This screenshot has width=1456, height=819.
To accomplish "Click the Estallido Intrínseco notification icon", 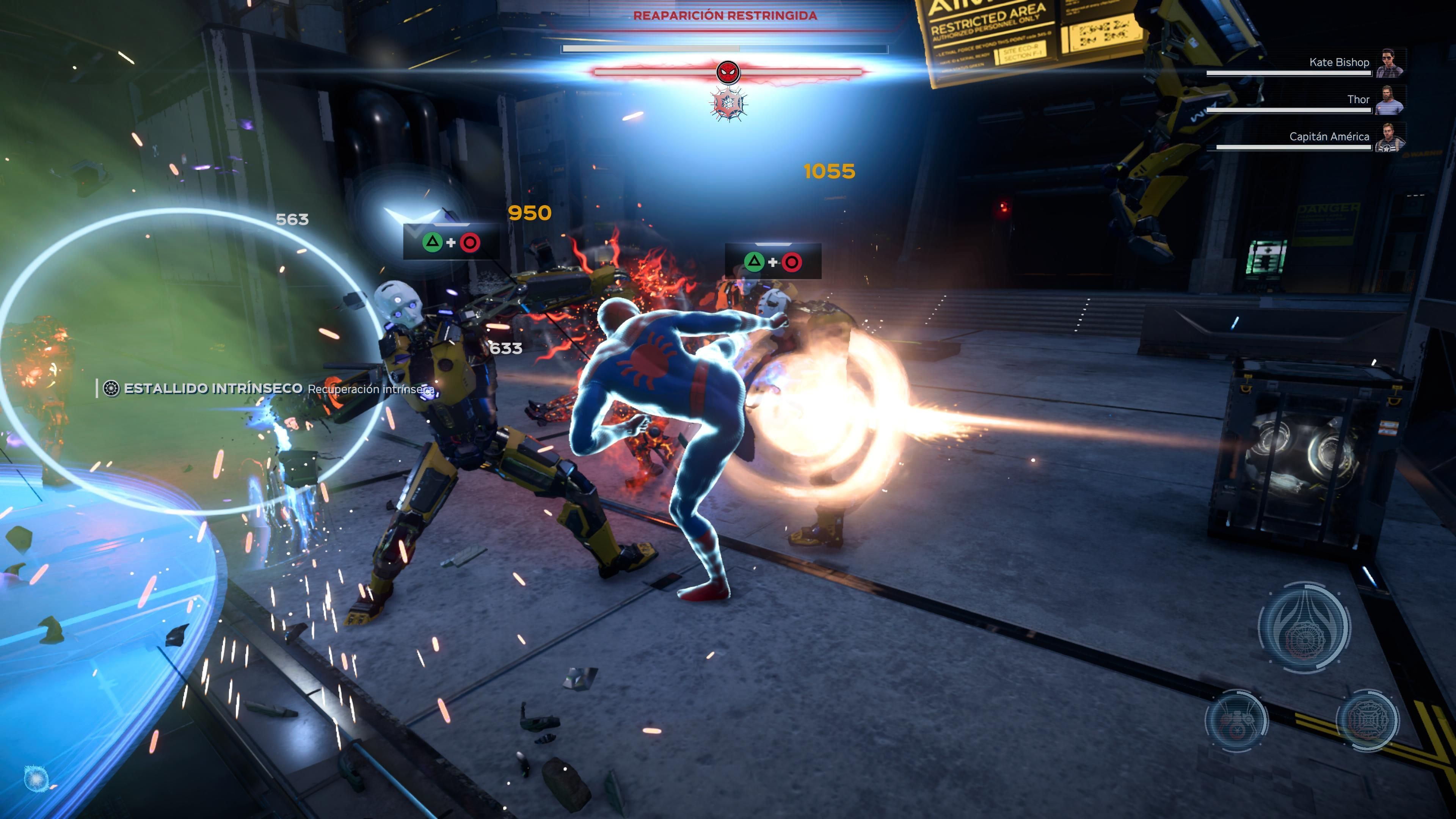I will [111, 388].
